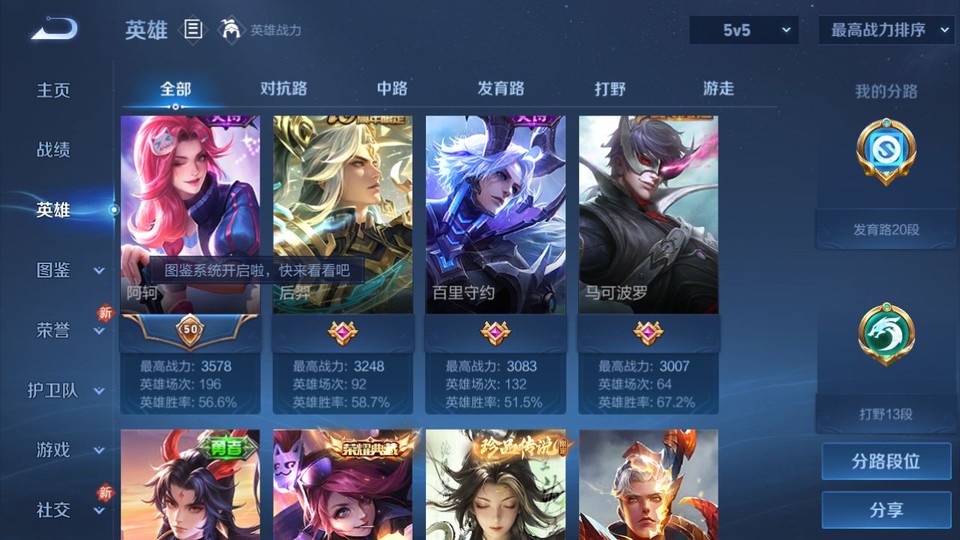Select the 打野 lane tab
This screenshot has width=960, height=540.
(610, 88)
